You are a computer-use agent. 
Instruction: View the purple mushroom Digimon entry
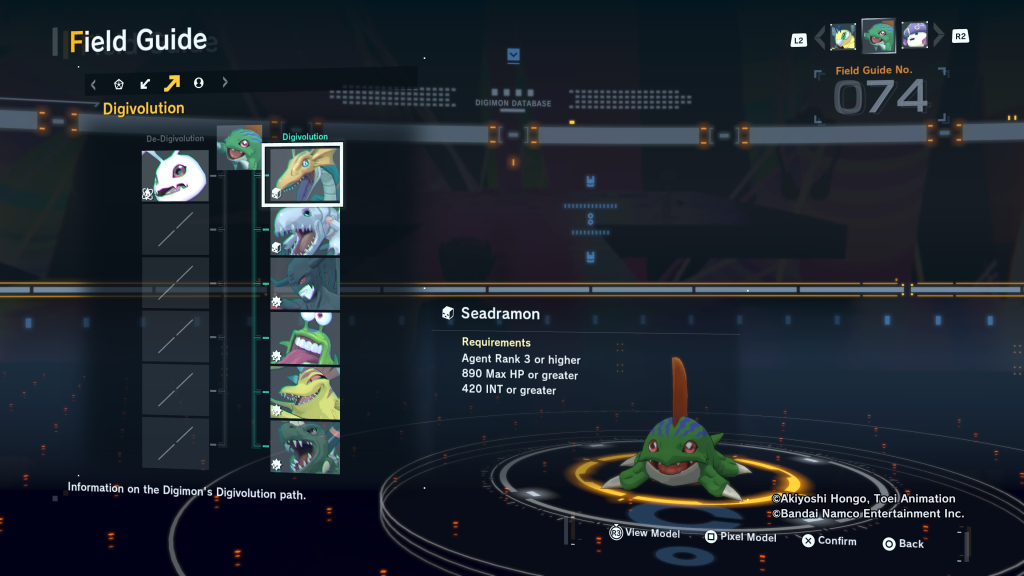(x=914, y=36)
